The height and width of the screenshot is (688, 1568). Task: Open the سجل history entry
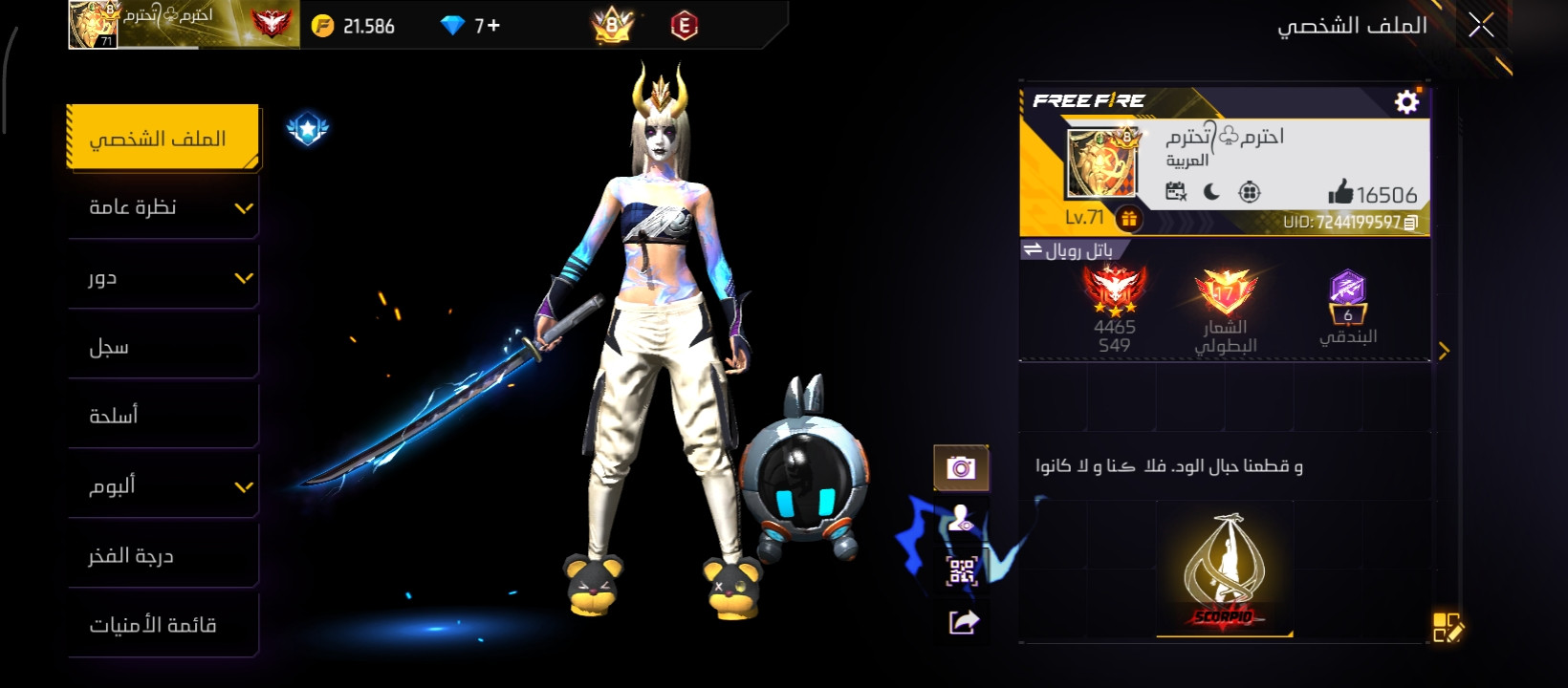(163, 347)
